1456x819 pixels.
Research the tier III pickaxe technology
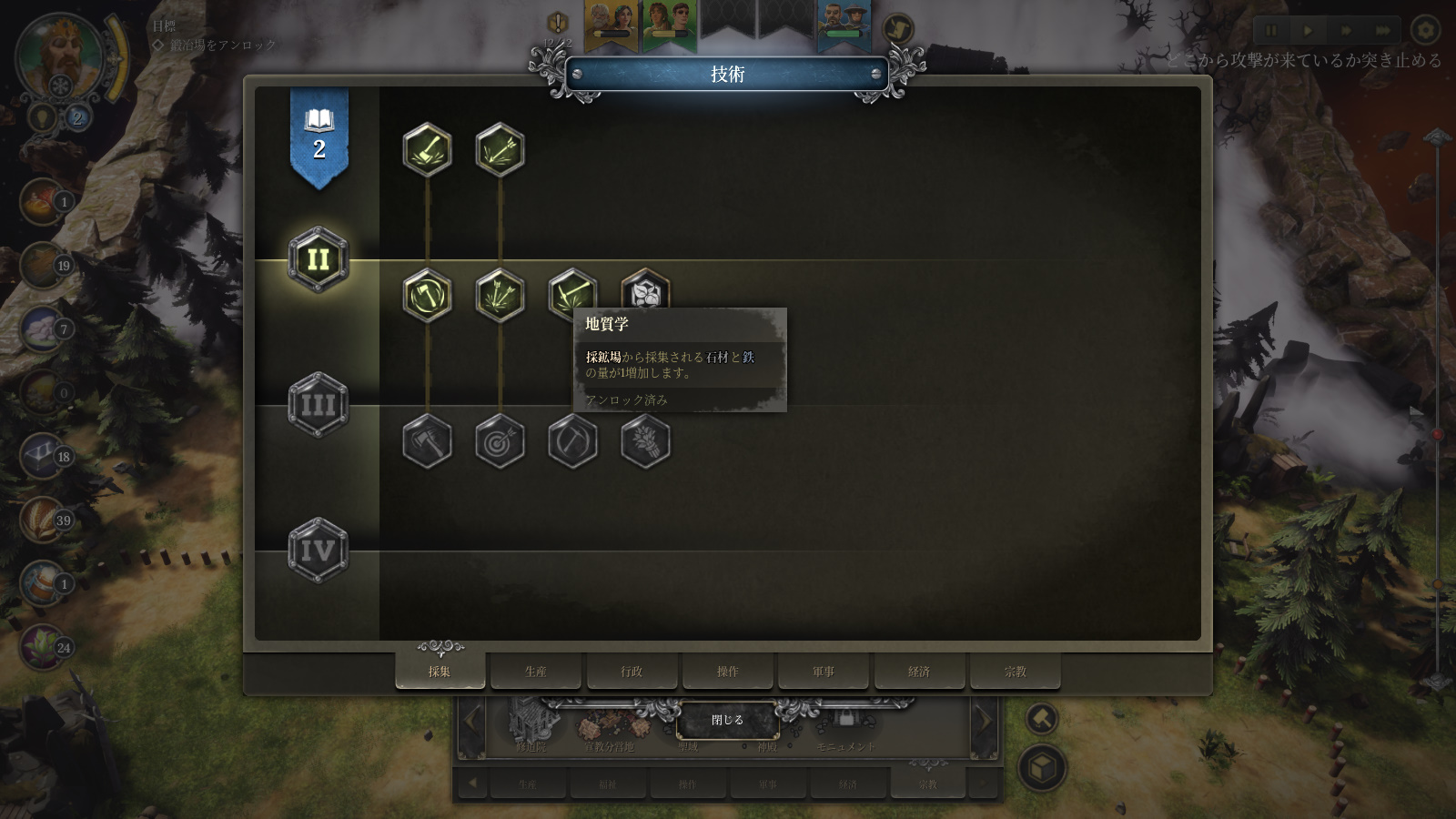[x=572, y=441]
